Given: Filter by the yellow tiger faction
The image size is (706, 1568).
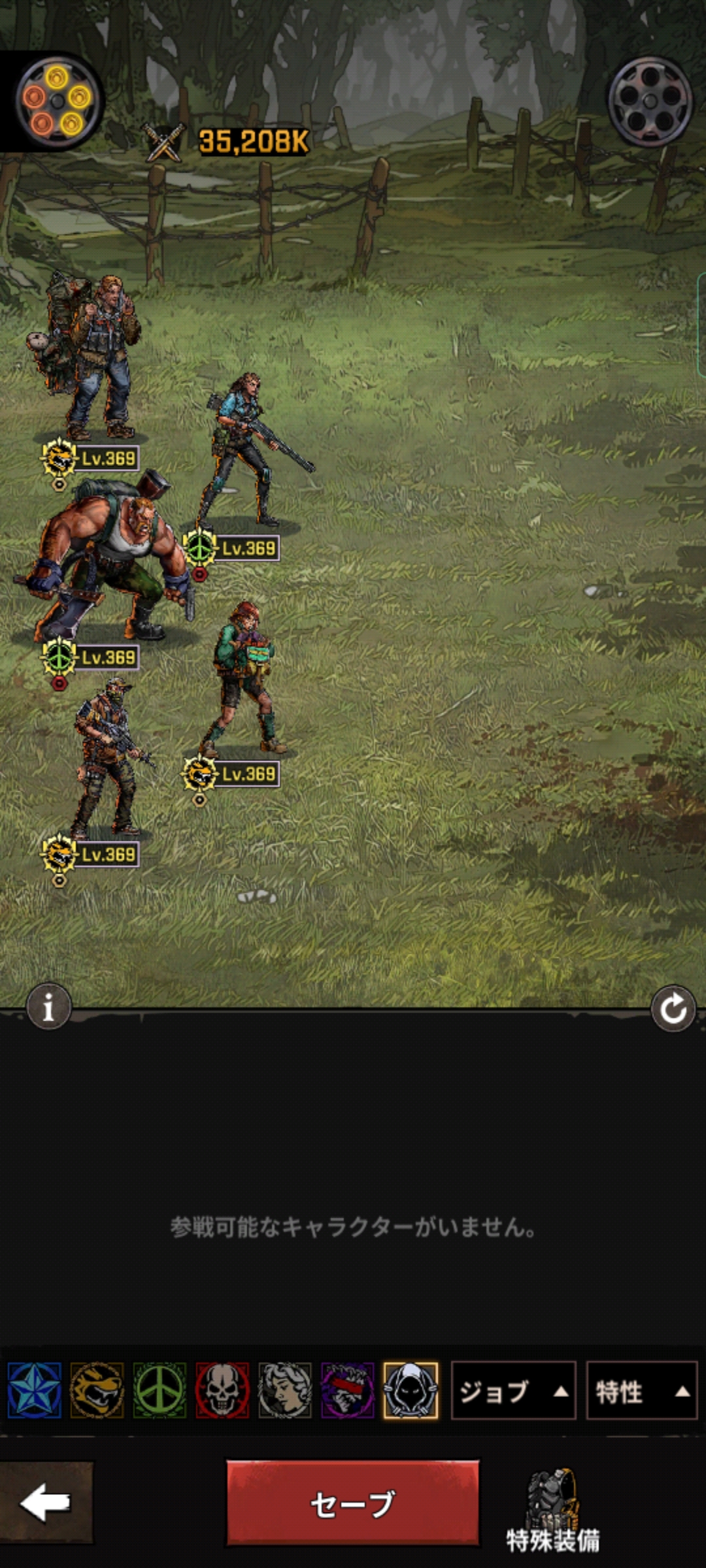Looking at the screenshot, I should click(x=97, y=1390).
